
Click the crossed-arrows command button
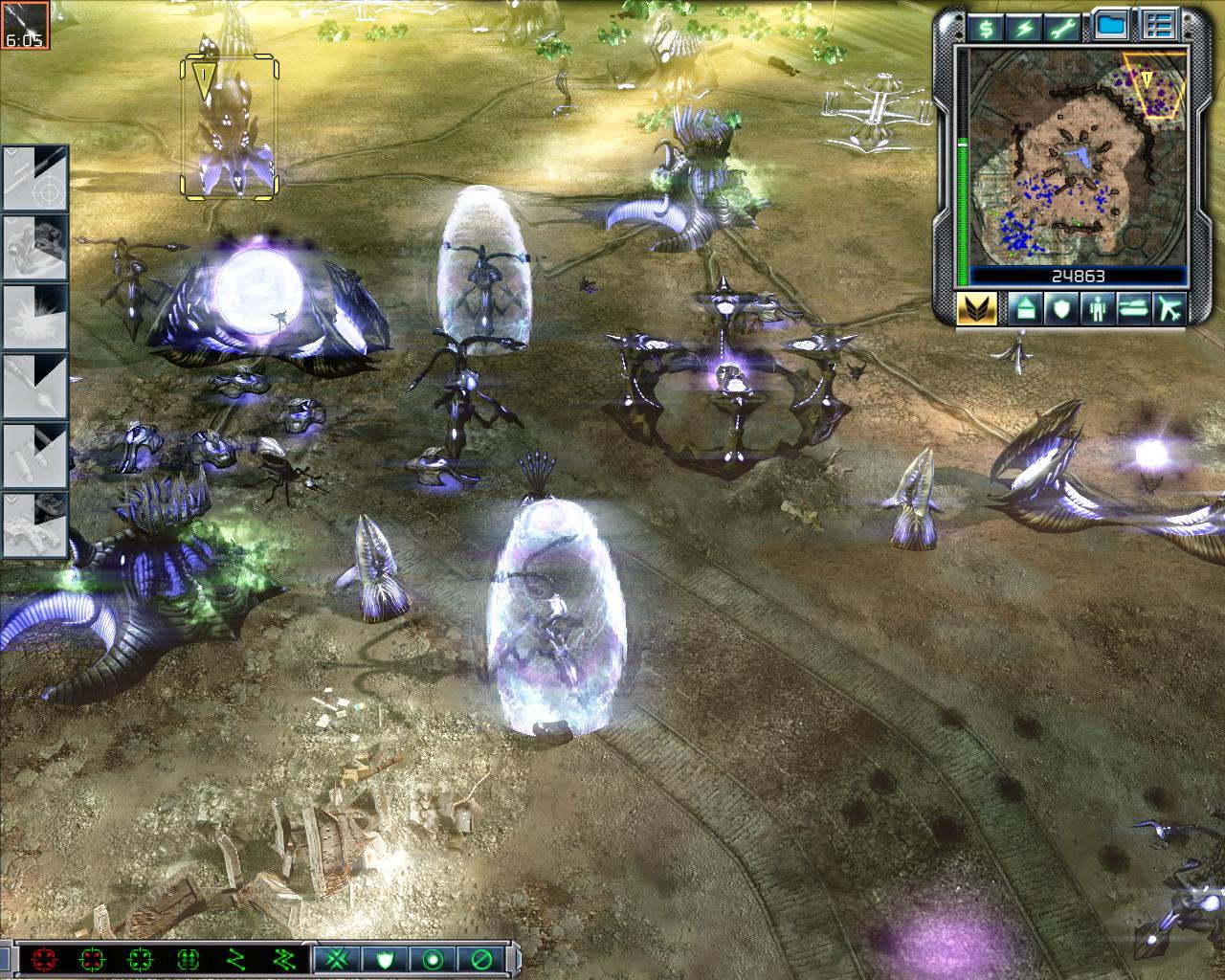[x=336, y=958]
